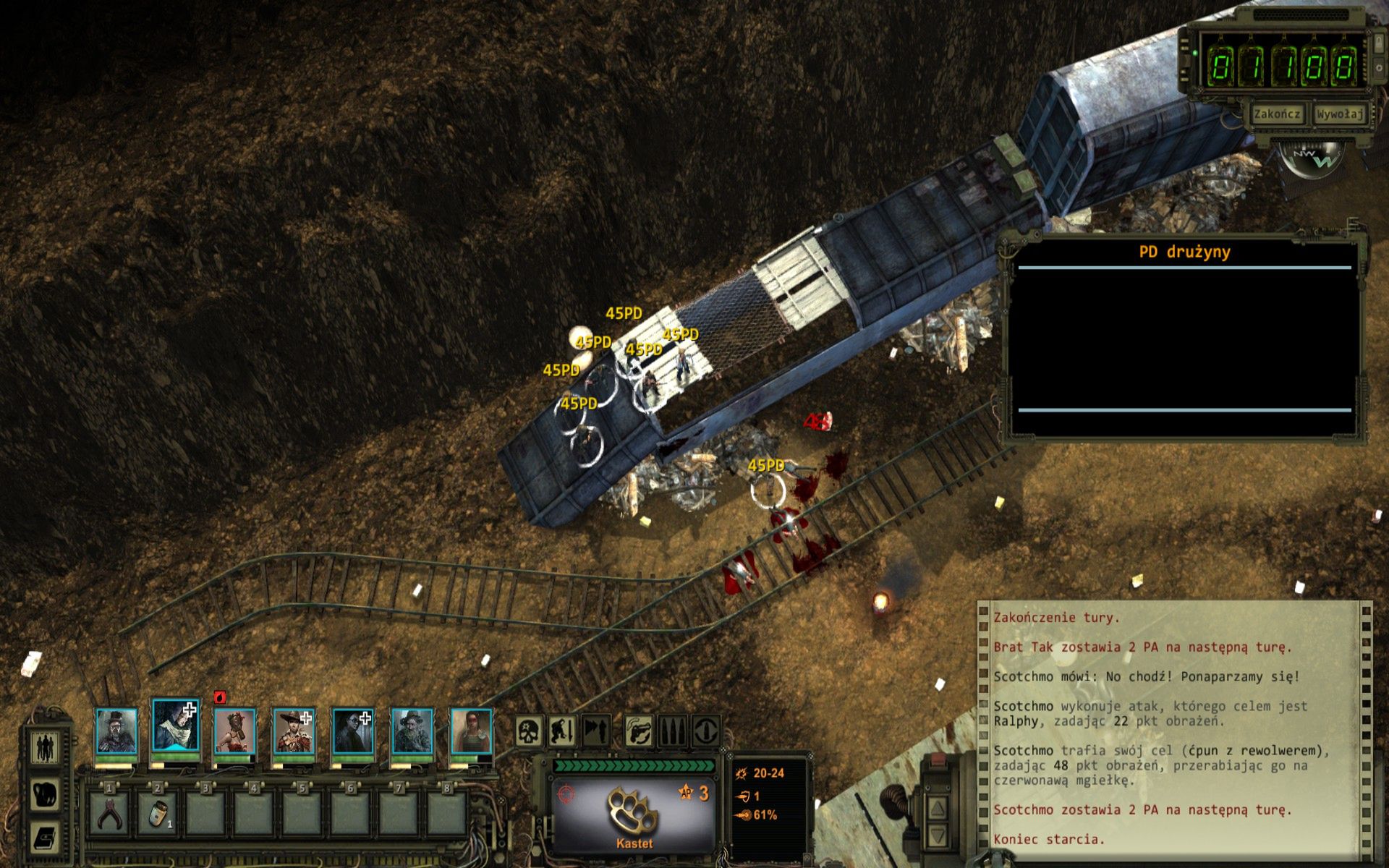
Task: Select the old bearded man portrait
Action: tap(412, 732)
